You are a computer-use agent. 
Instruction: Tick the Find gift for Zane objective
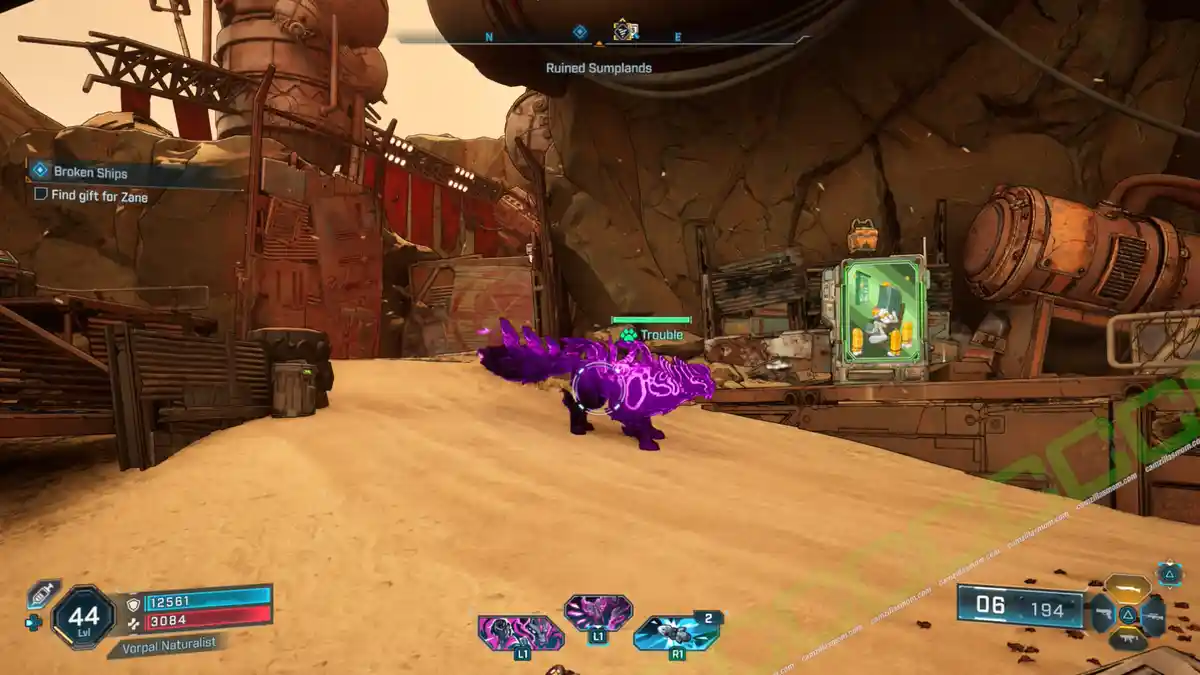click(41, 196)
